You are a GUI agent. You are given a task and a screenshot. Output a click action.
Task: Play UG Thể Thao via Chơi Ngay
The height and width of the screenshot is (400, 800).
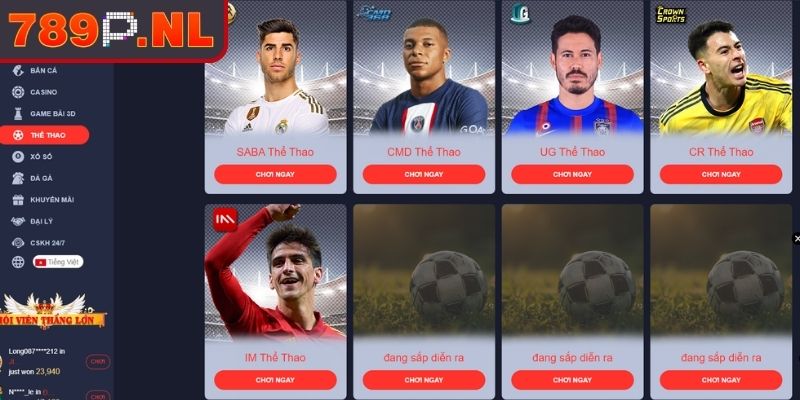click(x=572, y=174)
